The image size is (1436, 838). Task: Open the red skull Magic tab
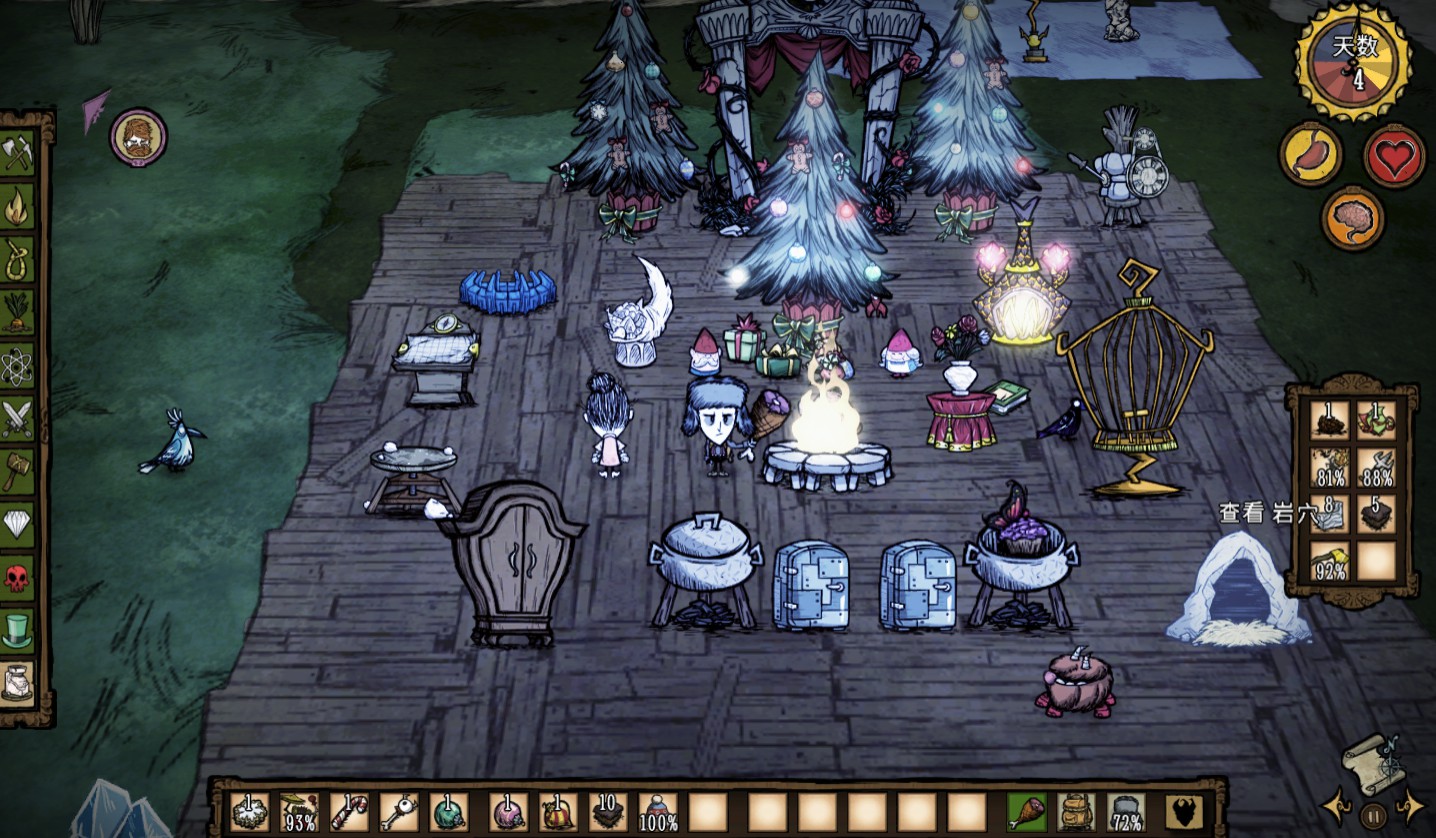click(x=18, y=577)
